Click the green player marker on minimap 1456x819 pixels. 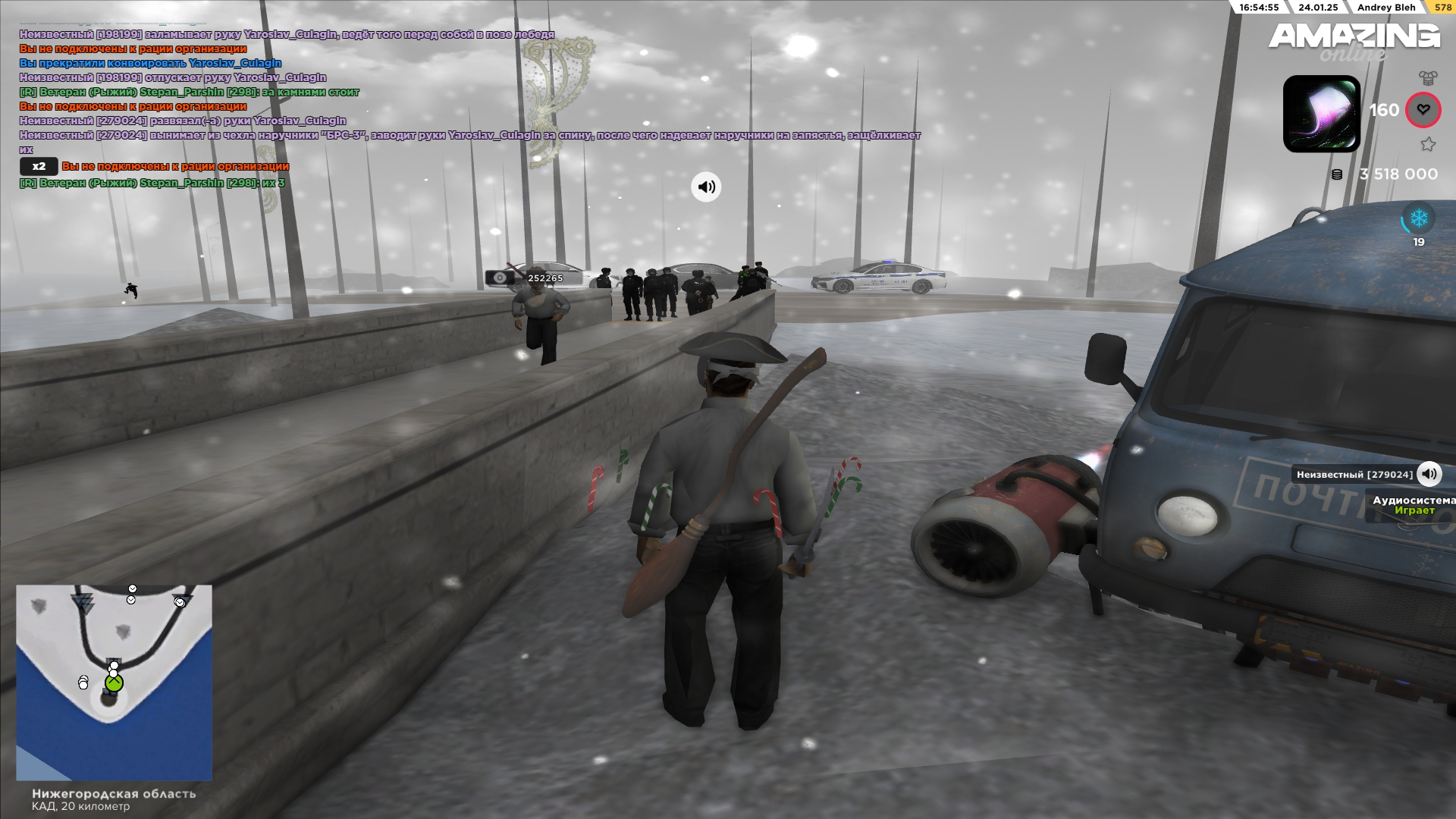click(115, 684)
